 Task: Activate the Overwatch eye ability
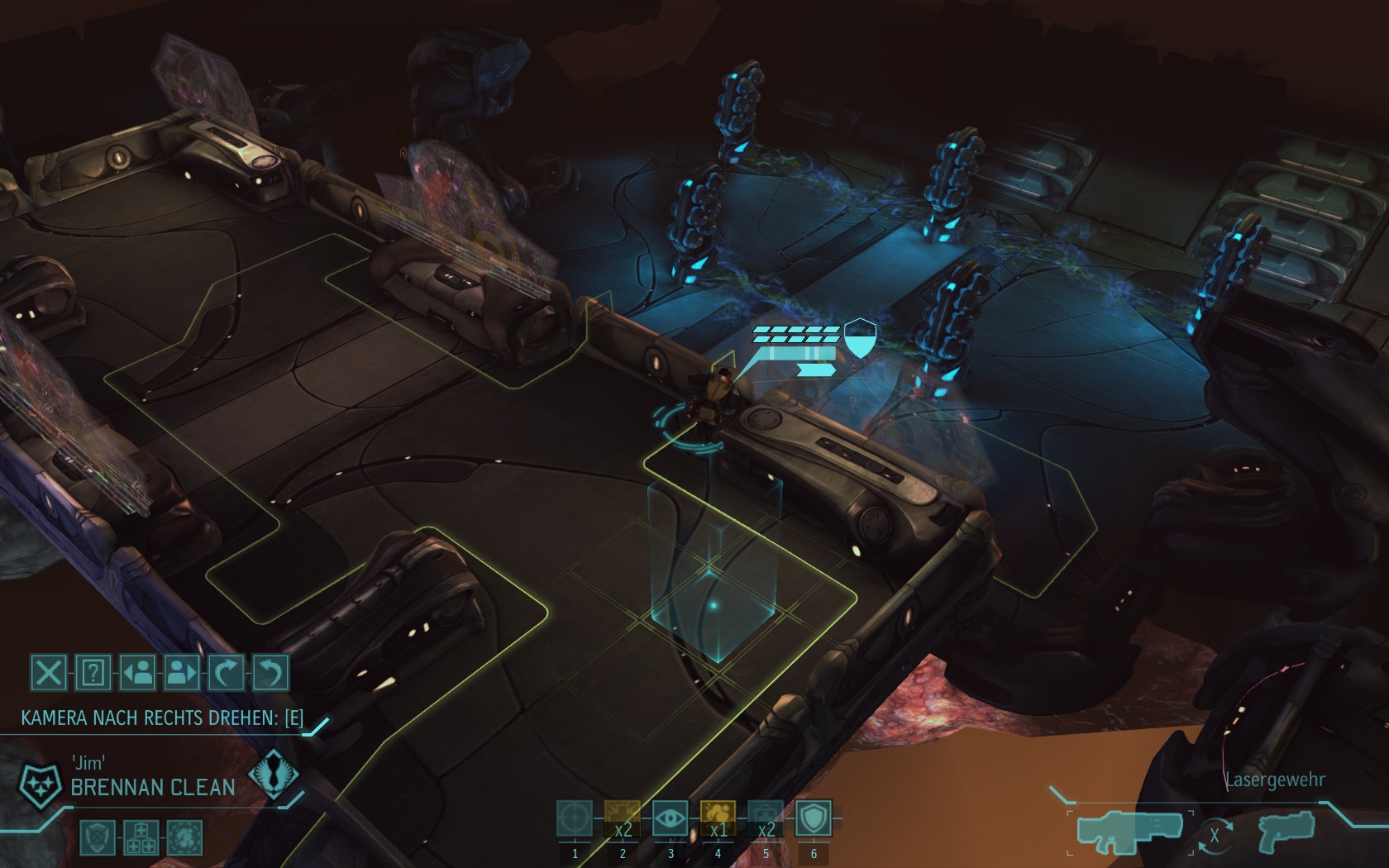point(671,818)
